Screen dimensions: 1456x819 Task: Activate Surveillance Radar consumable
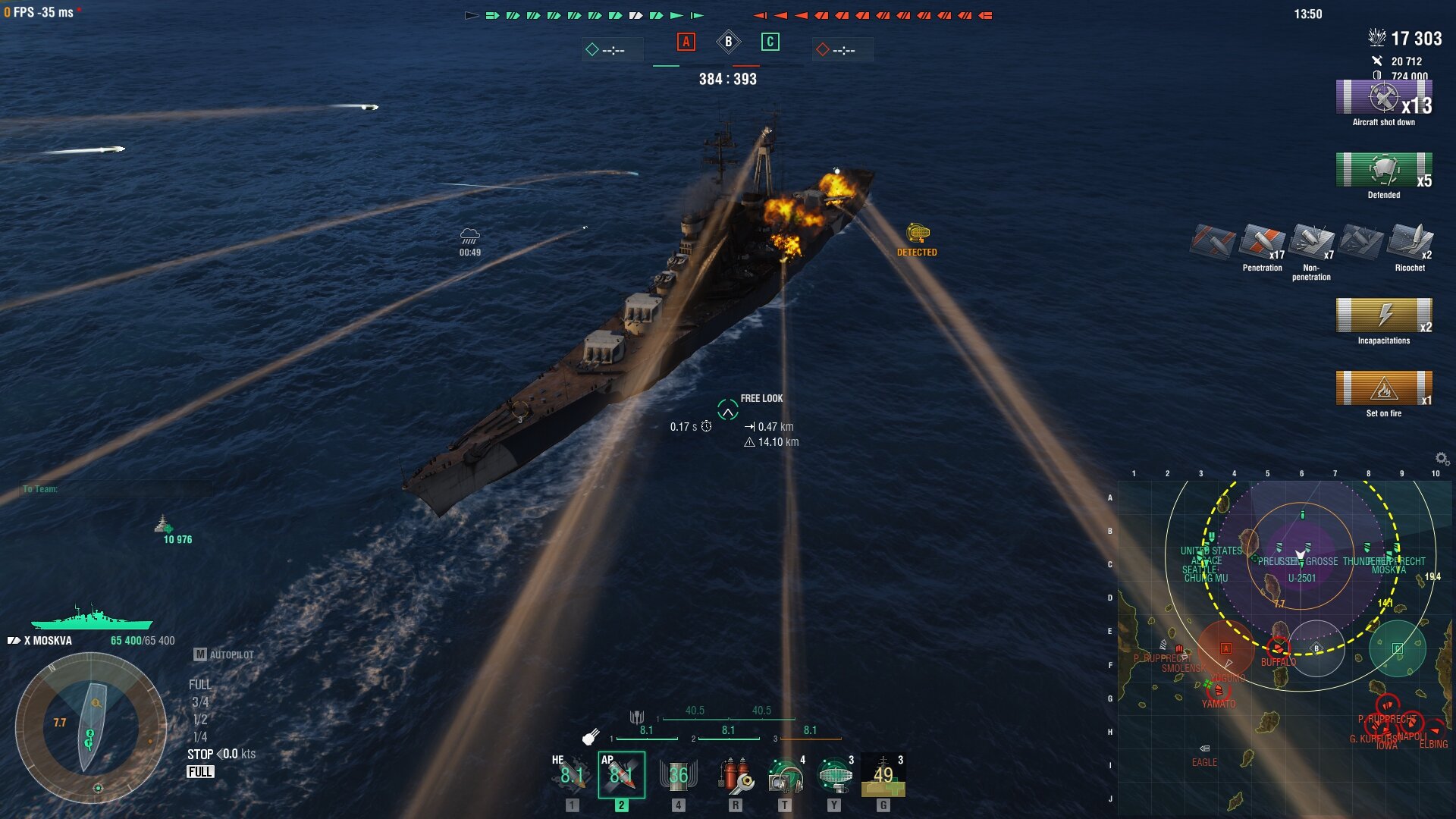[834, 774]
